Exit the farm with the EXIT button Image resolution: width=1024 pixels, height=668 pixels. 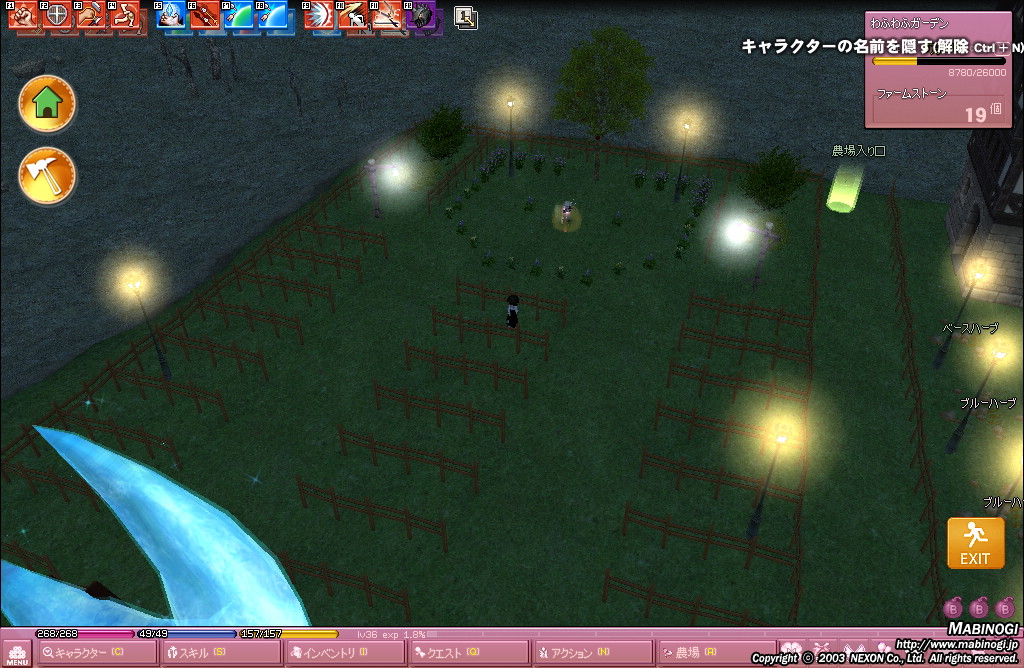point(975,543)
